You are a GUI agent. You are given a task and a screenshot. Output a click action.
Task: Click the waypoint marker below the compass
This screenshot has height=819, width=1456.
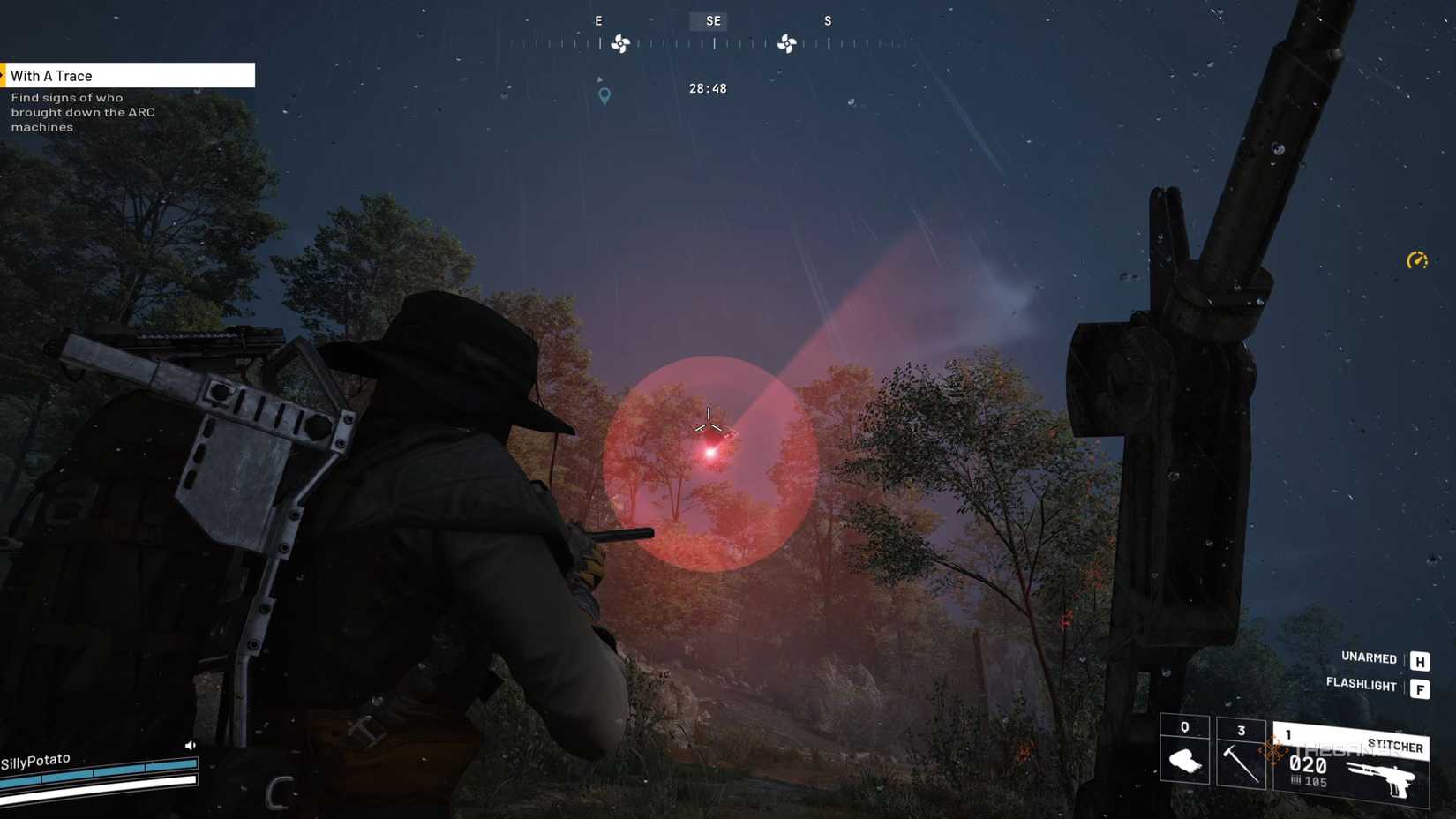[604, 96]
